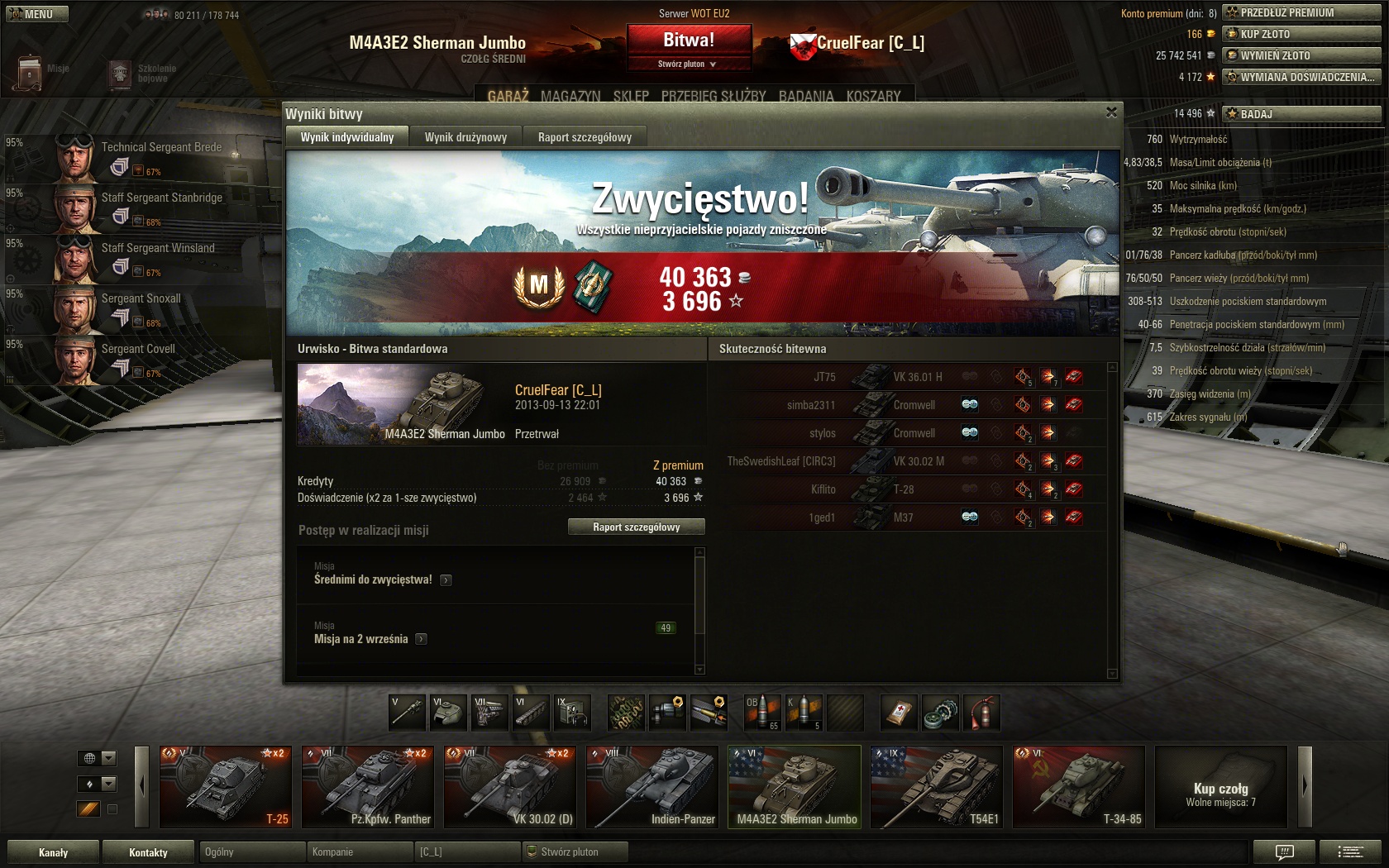Screen dimensions: 1389x868
Task: Open the Badaj research button
Action: click(x=1301, y=114)
